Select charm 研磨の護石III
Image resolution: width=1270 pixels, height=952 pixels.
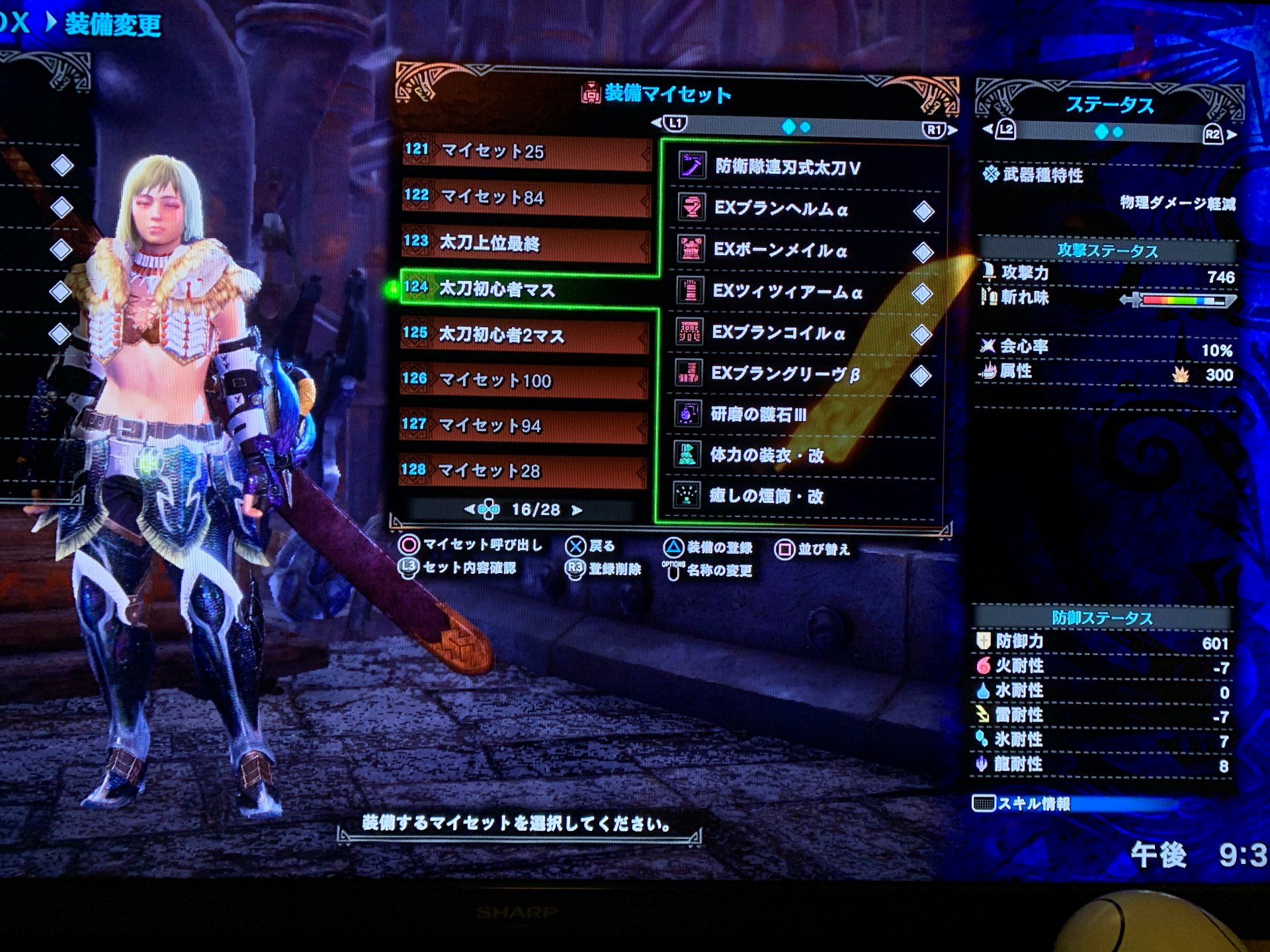(x=758, y=415)
